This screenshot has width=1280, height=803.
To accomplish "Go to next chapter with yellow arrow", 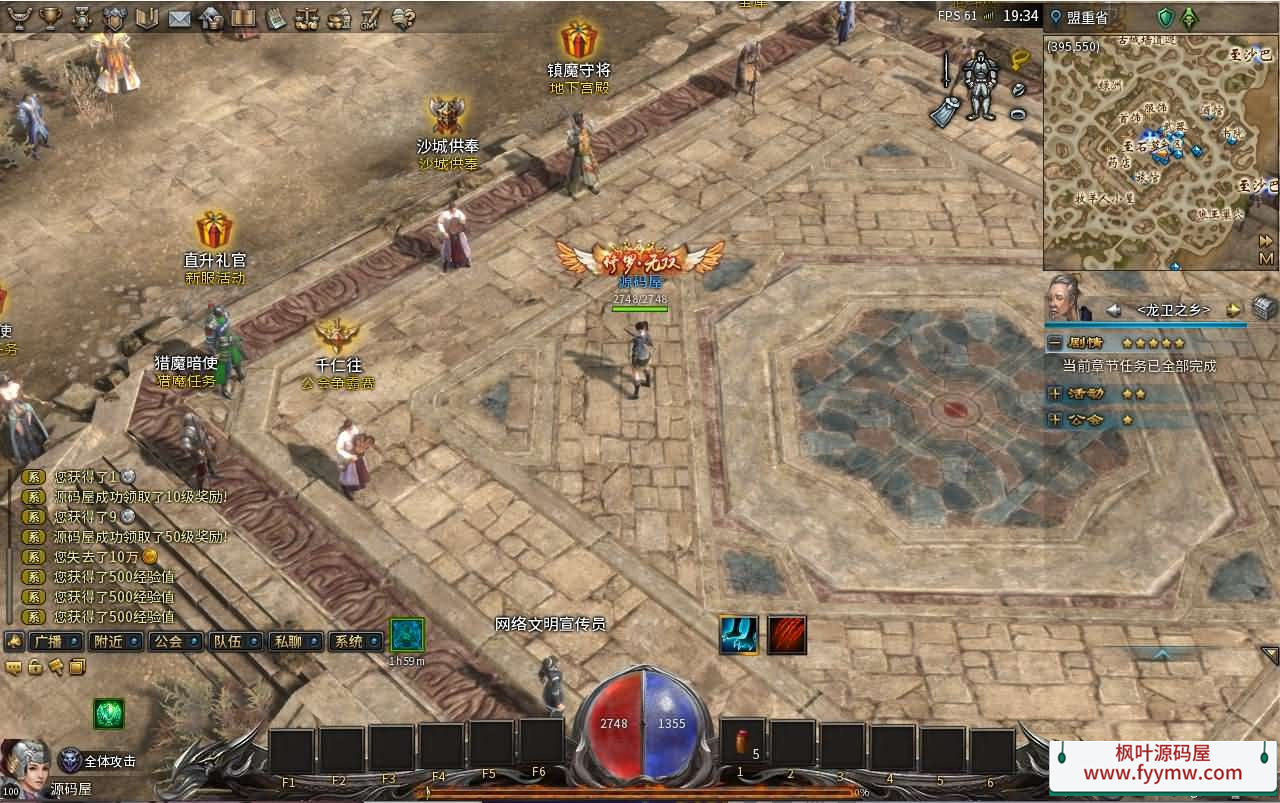I will point(1234,310).
